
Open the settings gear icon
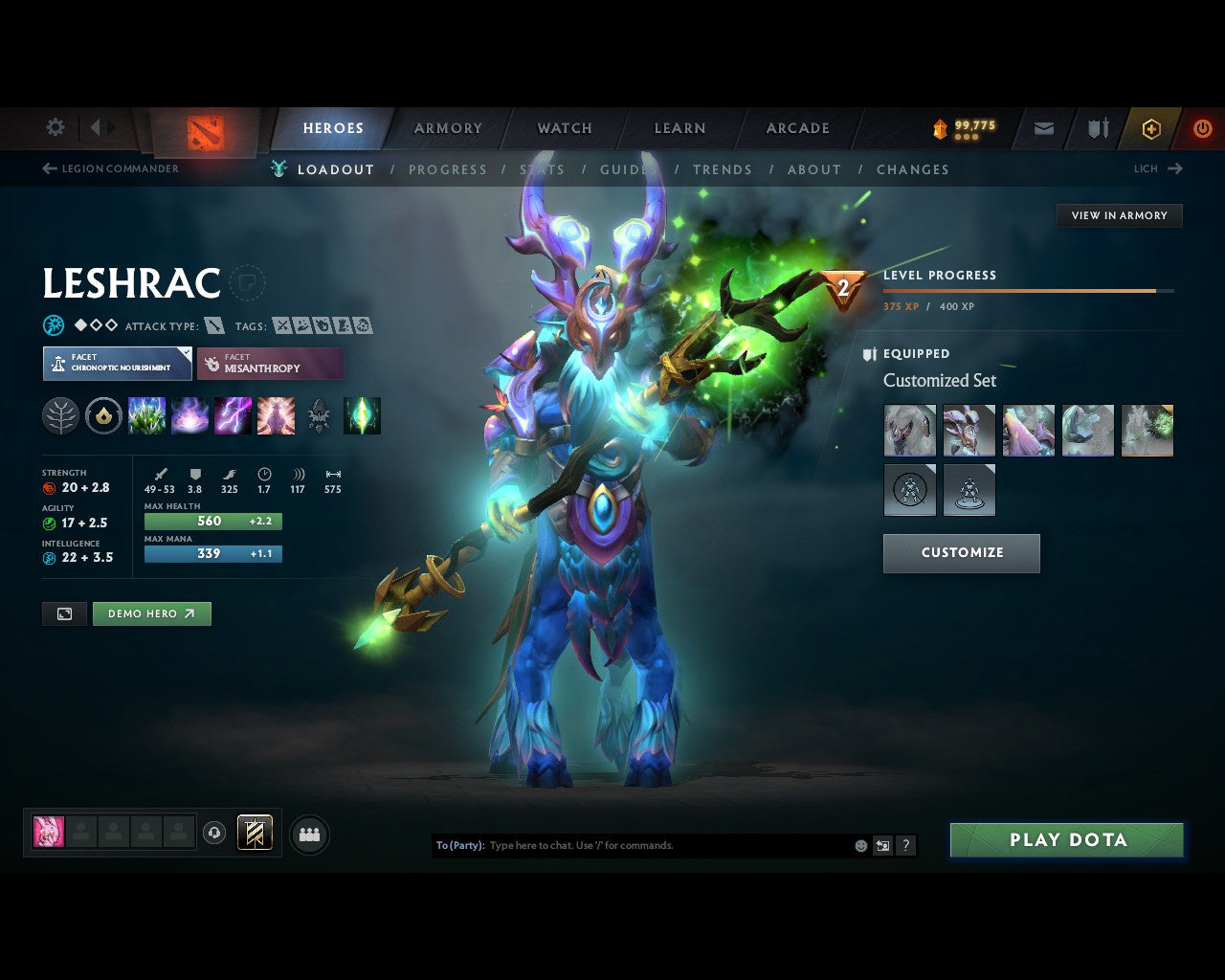(55, 127)
